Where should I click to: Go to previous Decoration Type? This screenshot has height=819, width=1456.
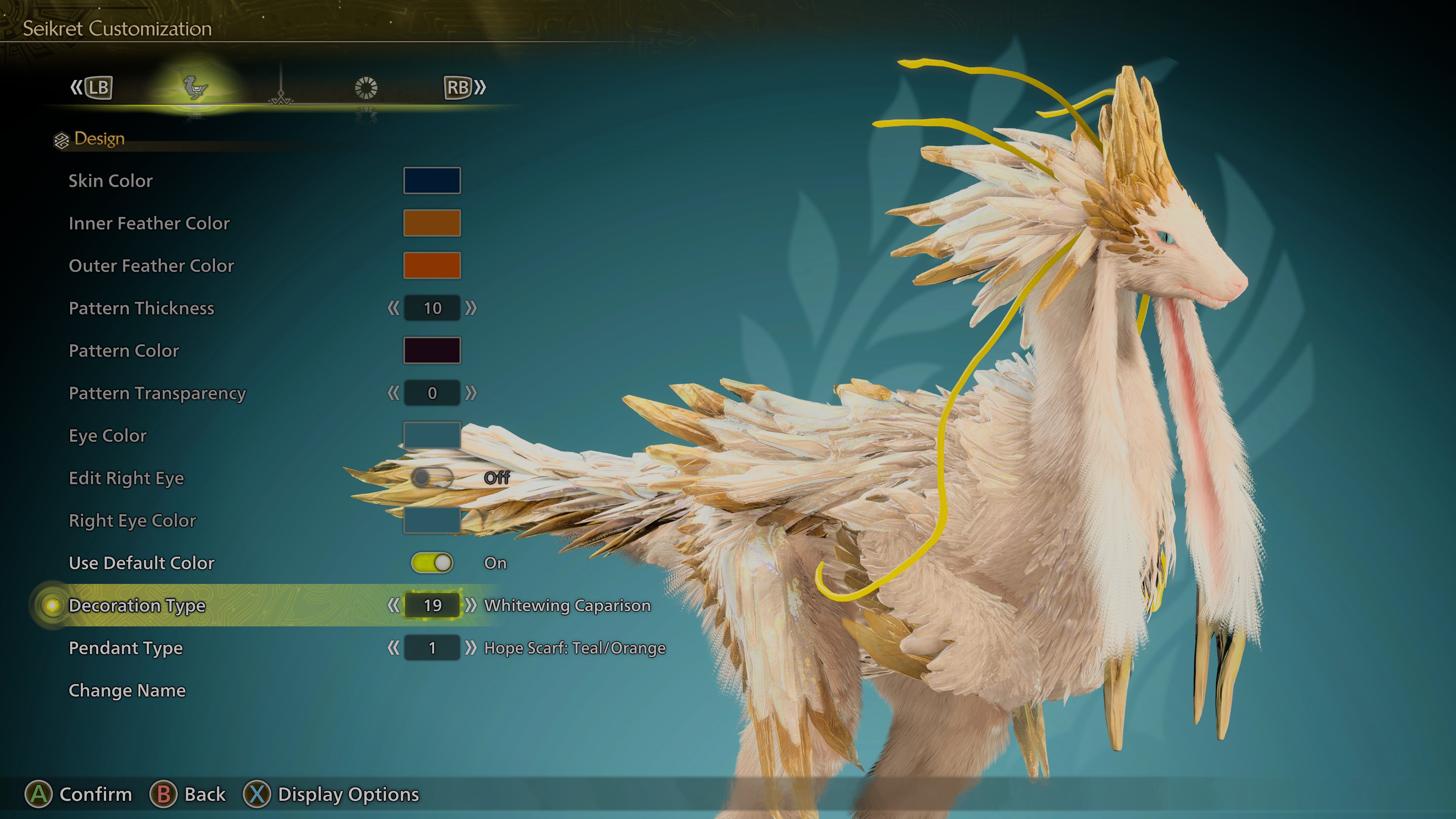click(x=394, y=606)
